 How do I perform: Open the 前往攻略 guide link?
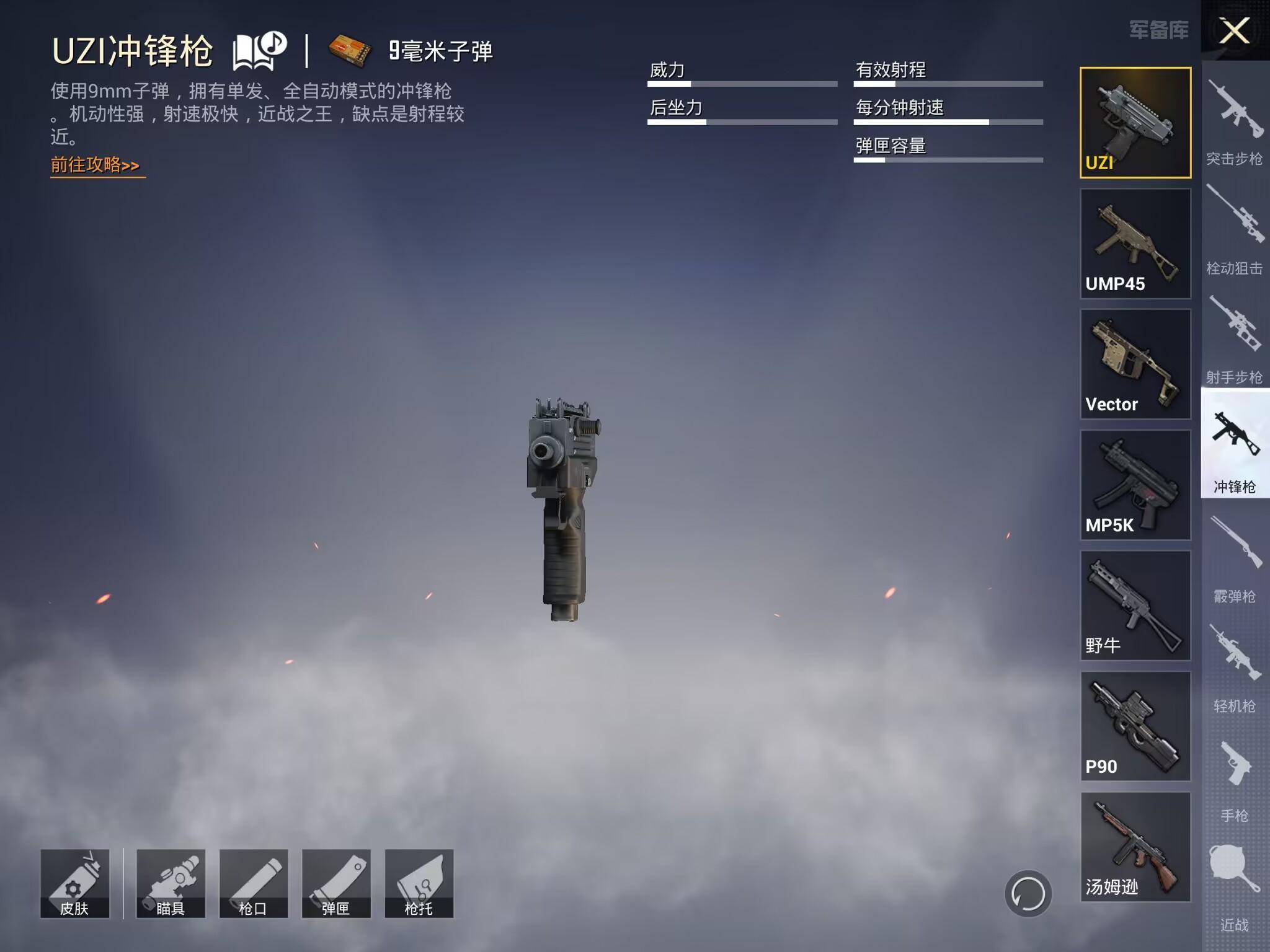click(95, 165)
